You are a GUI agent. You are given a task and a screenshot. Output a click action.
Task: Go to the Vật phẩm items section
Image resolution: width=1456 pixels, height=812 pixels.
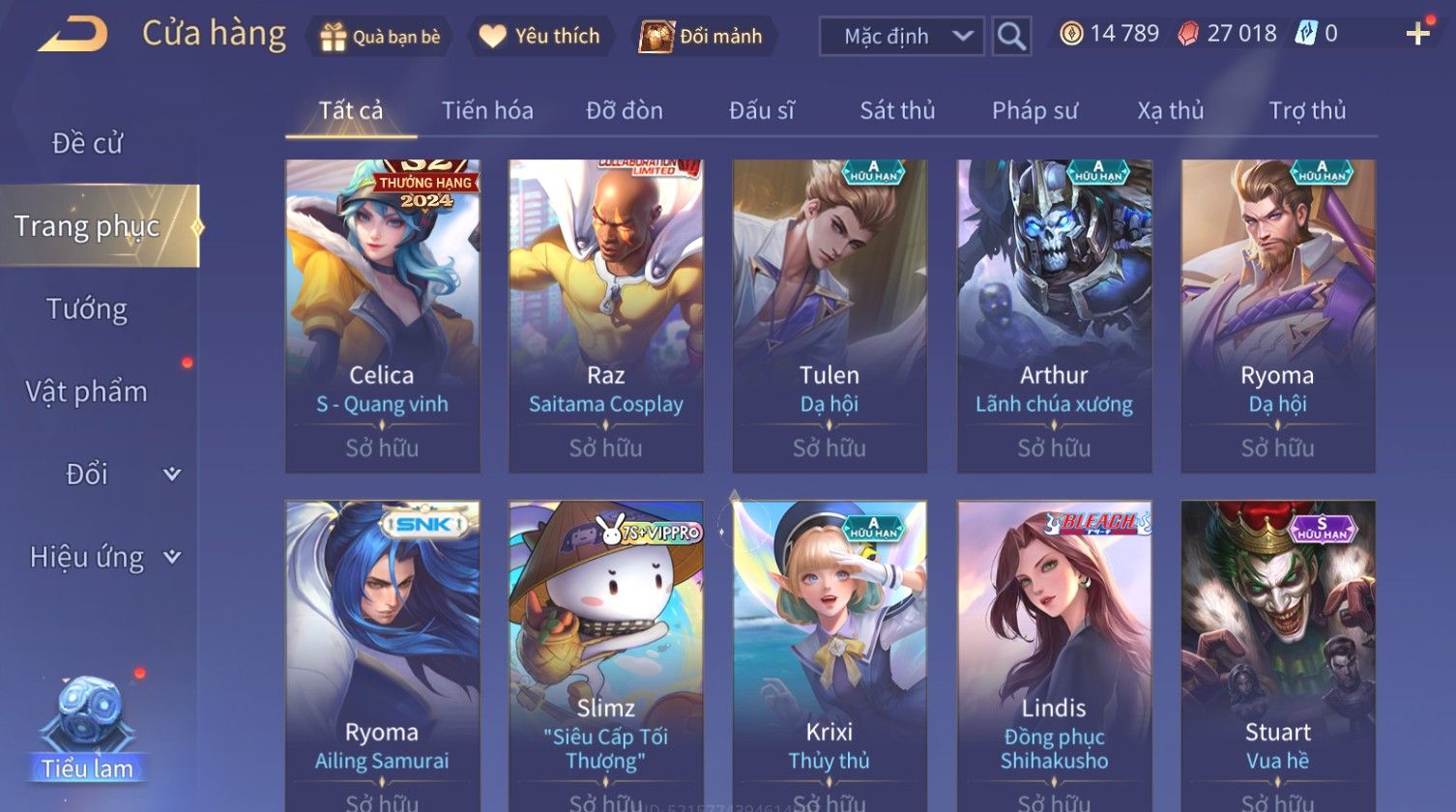click(x=87, y=391)
